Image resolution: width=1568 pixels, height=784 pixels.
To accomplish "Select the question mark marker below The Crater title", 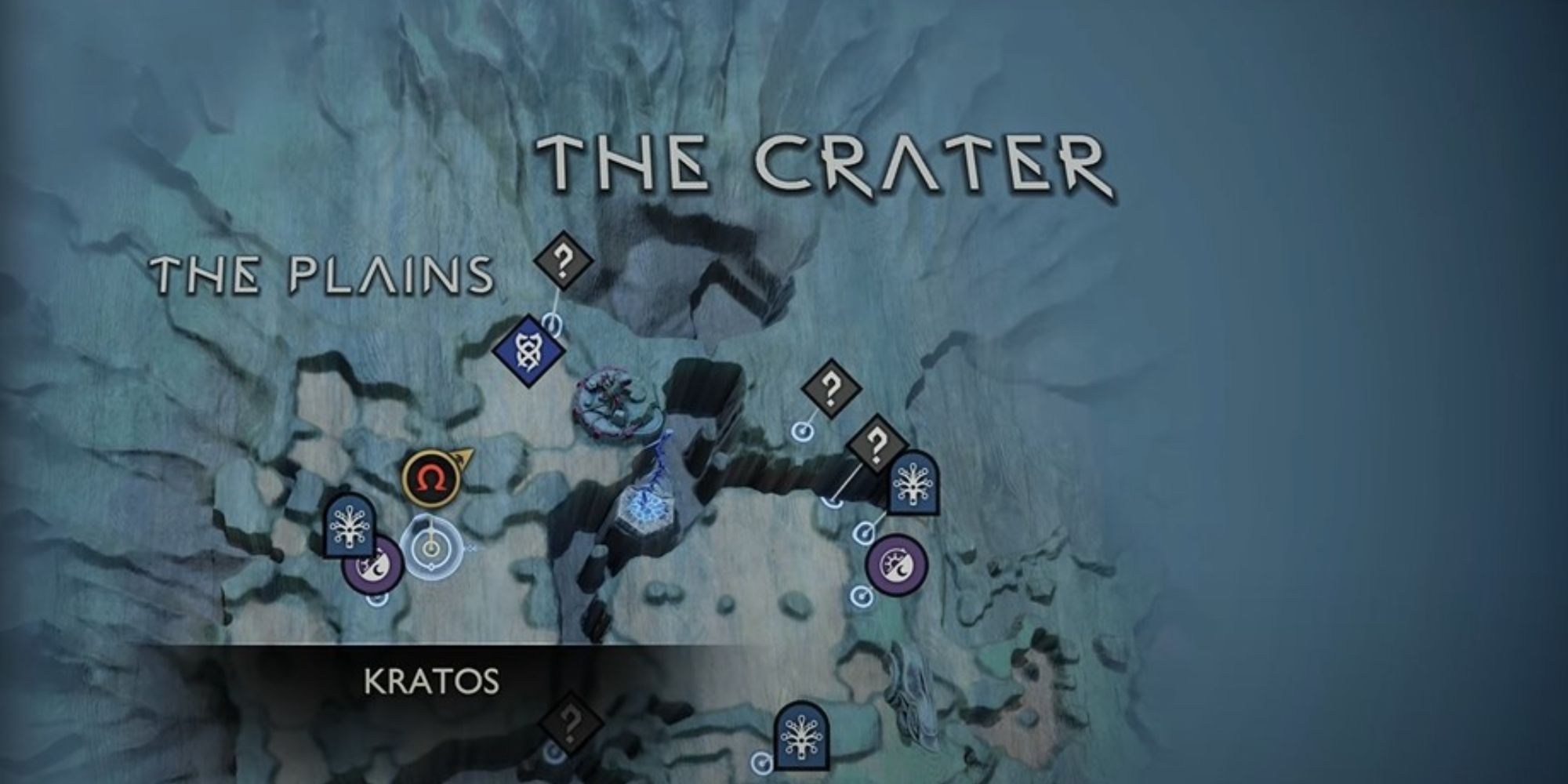I will [563, 263].
